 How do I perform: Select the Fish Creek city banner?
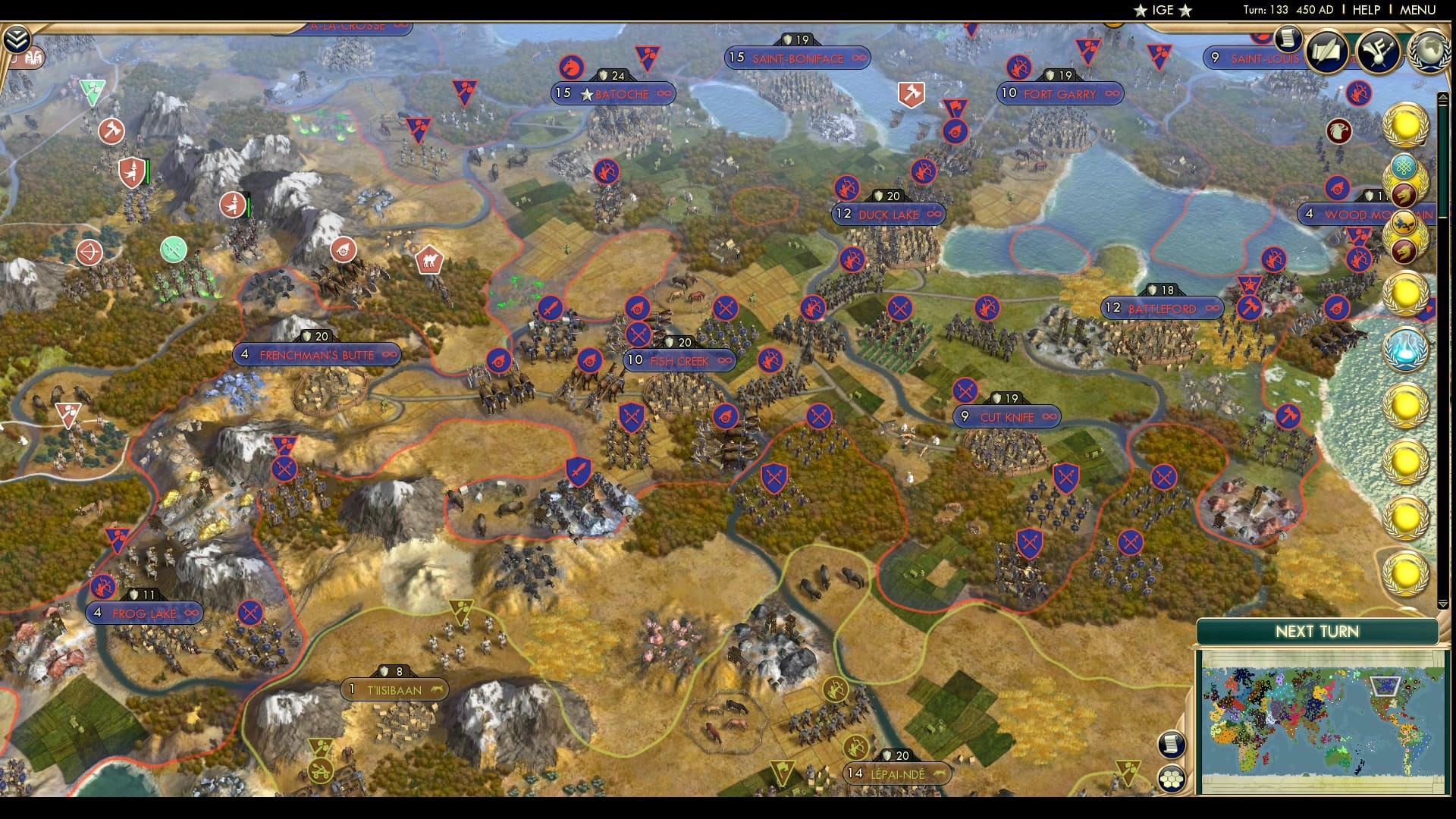click(679, 361)
